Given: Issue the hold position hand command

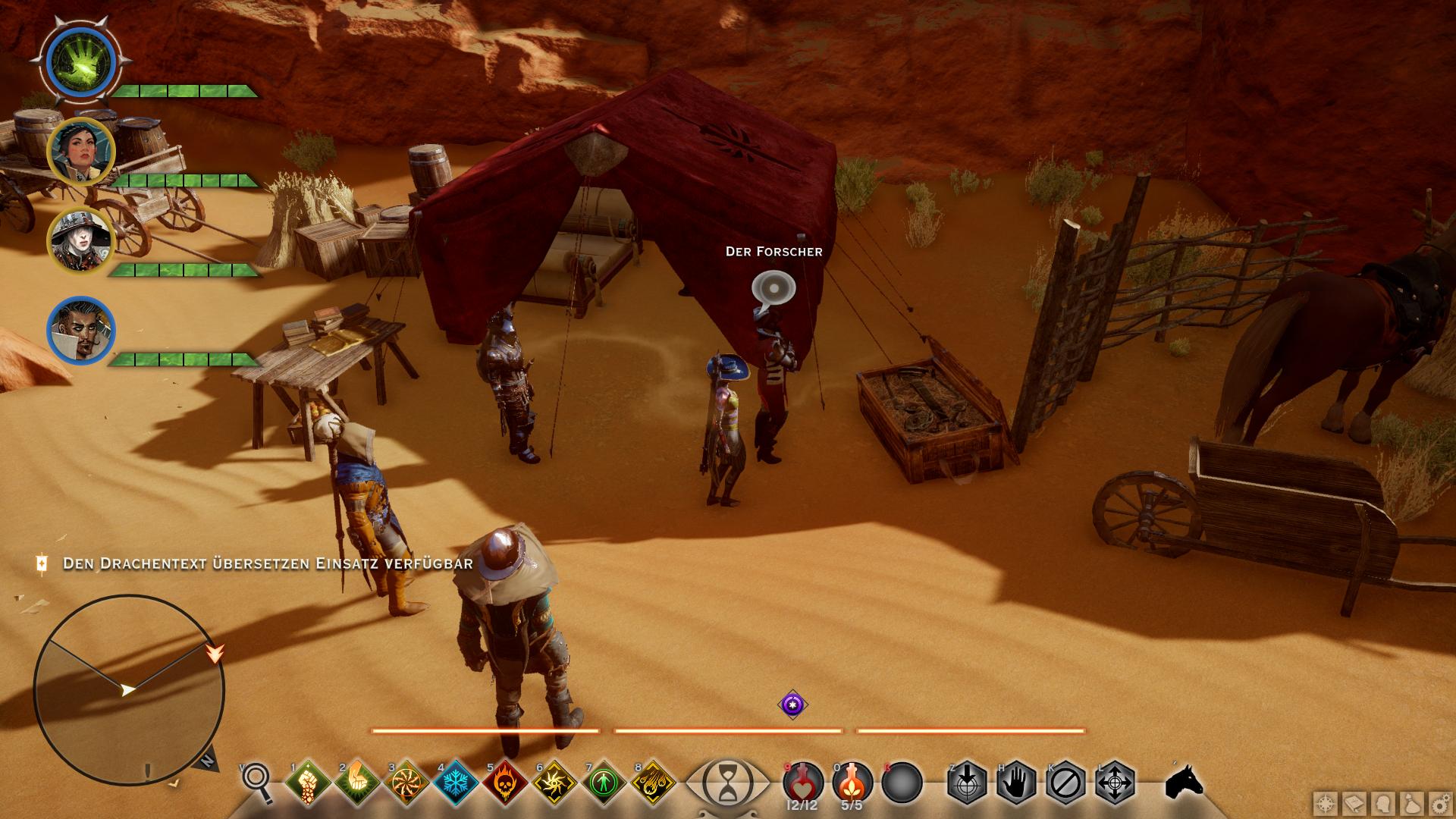Looking at the screenshot, I should [1015, 781].
